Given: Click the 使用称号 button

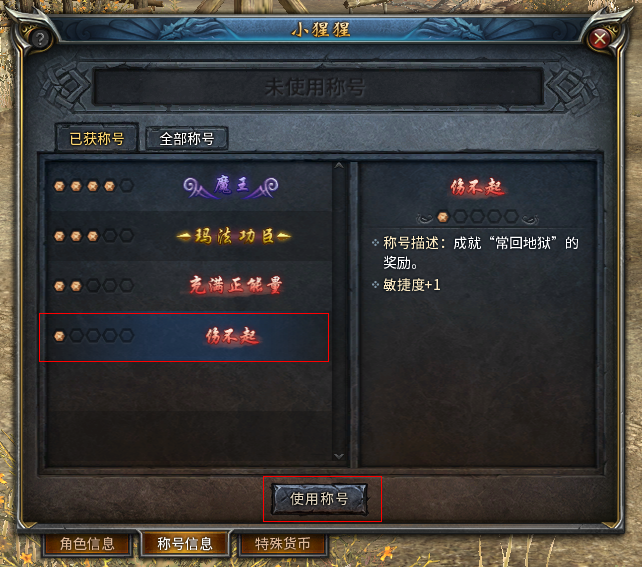Looking at the screenshot, I should [x=320, y=498].
